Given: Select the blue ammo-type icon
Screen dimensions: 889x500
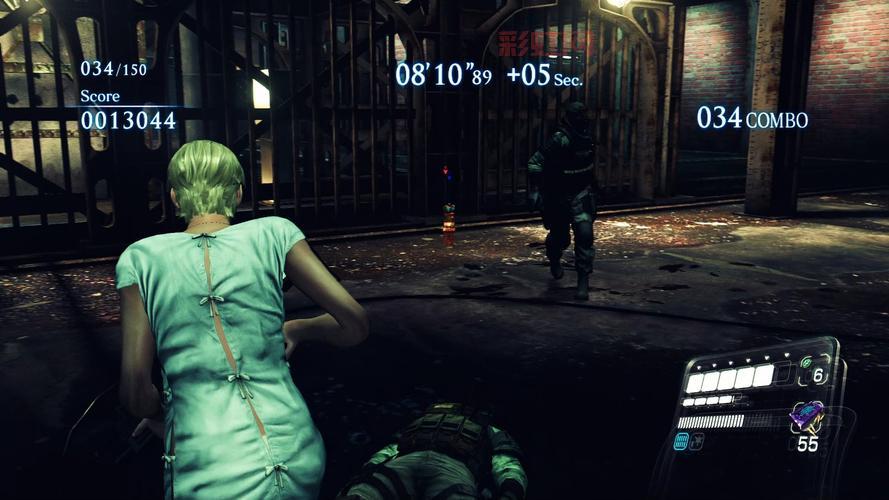Looking at the screenshot, I should point(681,441).
